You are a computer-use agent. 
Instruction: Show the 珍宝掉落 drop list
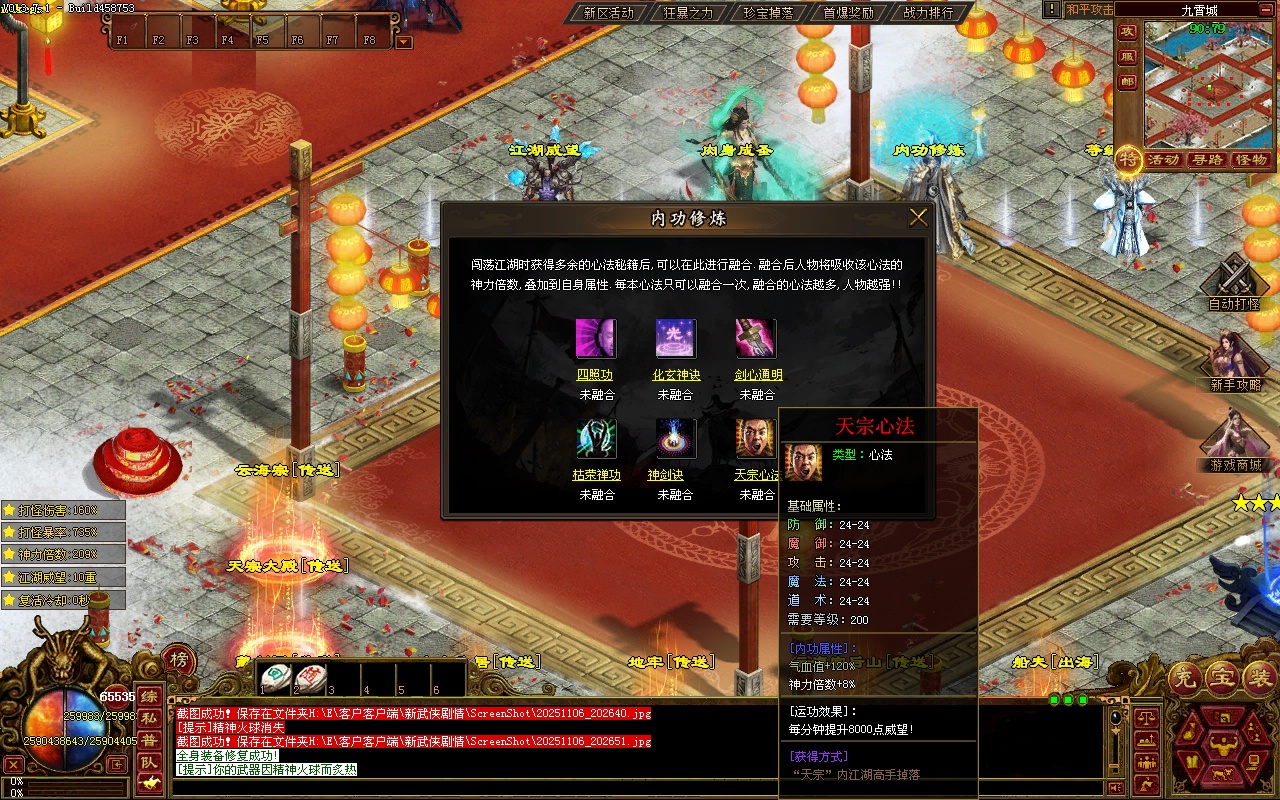point(768,13)
